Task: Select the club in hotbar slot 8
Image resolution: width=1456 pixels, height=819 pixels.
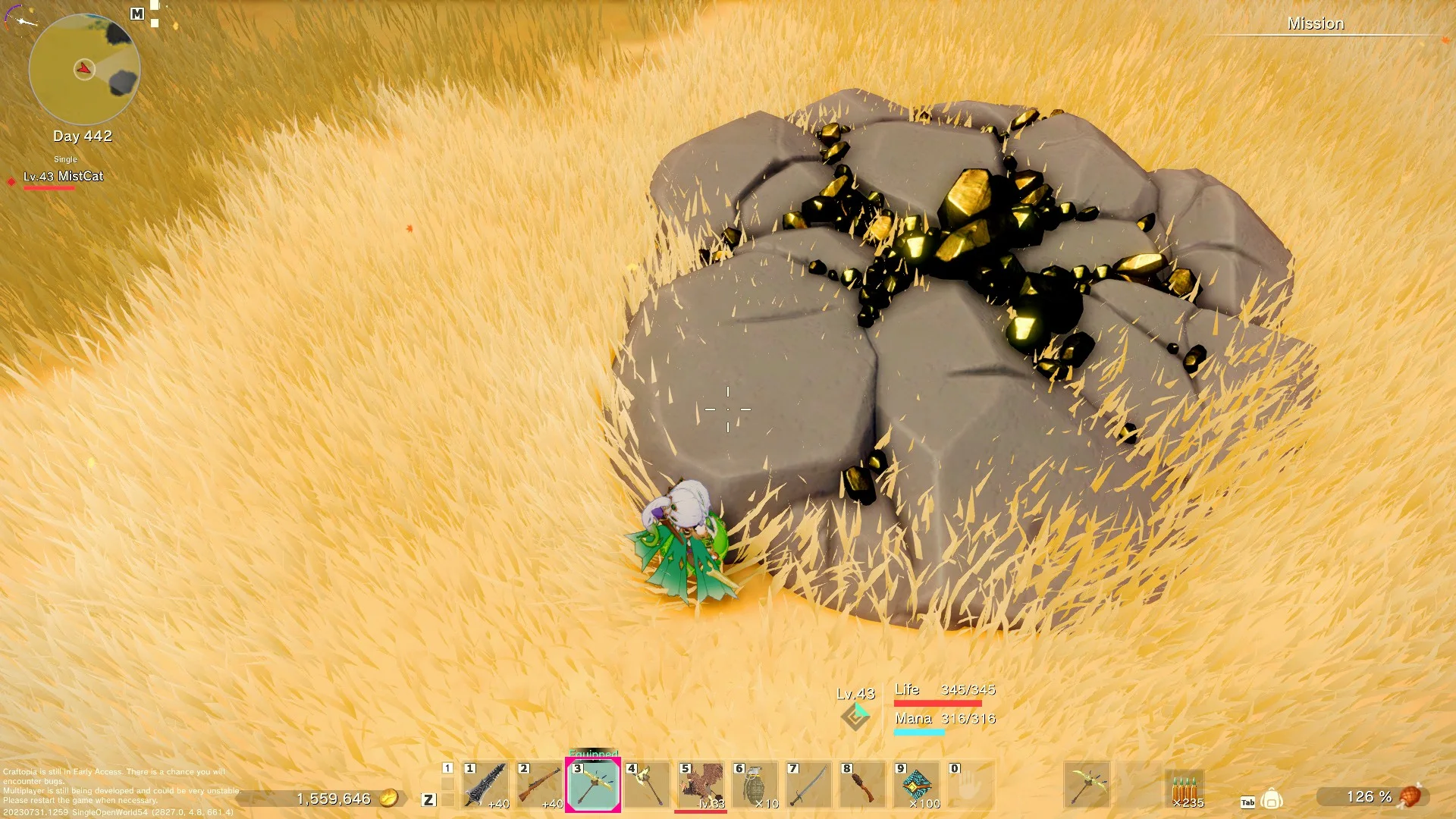Action: [x=862, y=785]
